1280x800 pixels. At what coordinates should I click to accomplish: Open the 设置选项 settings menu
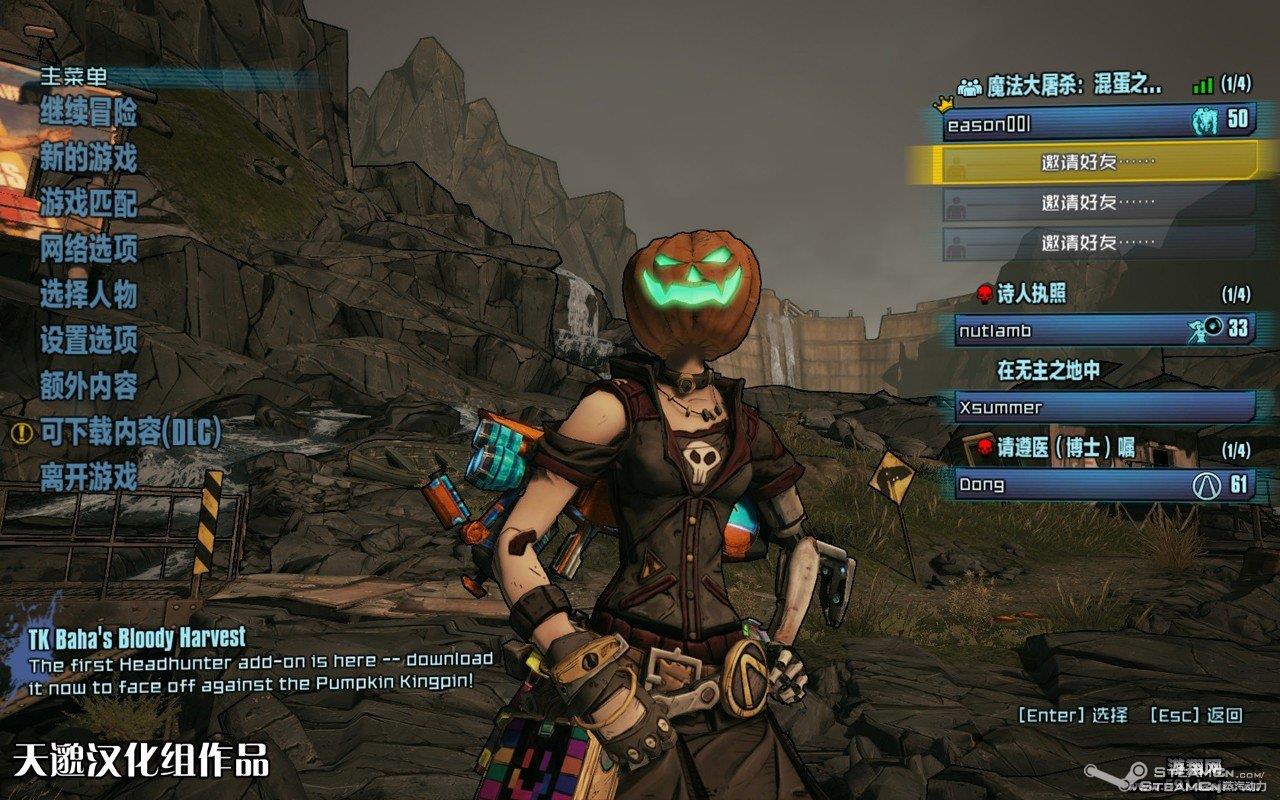pyautogui.click(x=89, y=341)
